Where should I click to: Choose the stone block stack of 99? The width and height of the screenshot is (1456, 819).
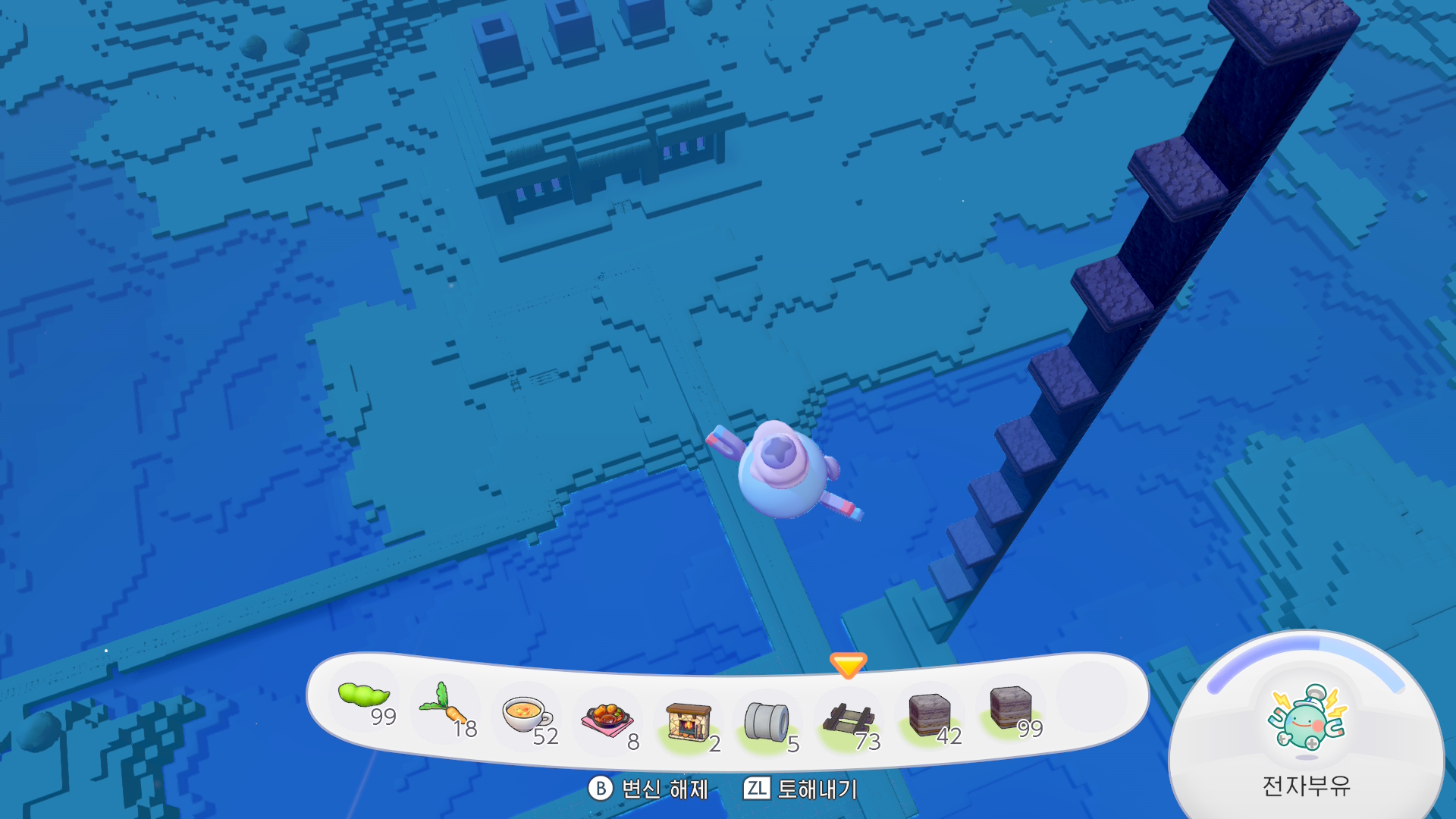pyautogui.click(x=1011, y=708)
